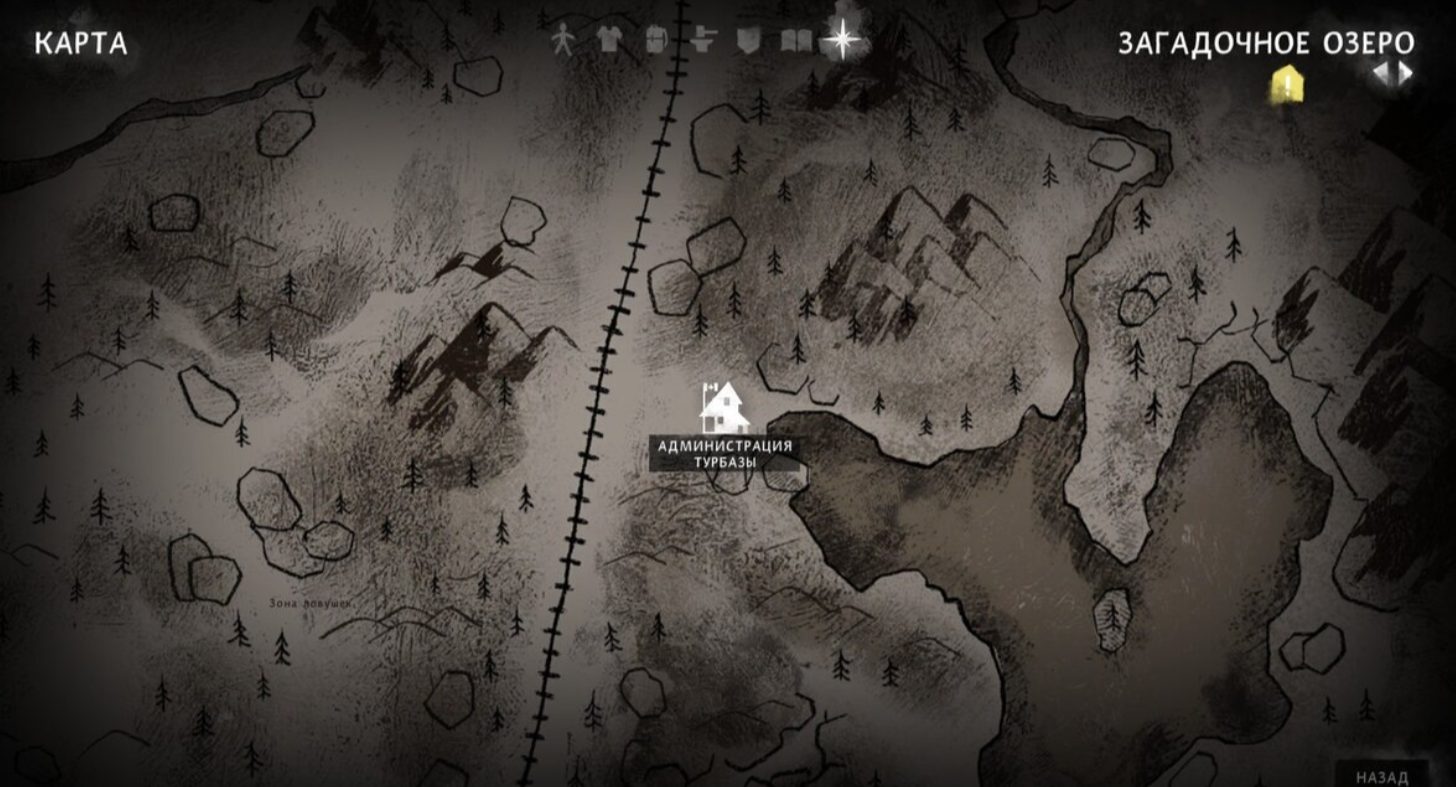The height and width of the screenshot is (787, 1456).
Task: Open the backpack inventory tab
Action: point(656,41)
